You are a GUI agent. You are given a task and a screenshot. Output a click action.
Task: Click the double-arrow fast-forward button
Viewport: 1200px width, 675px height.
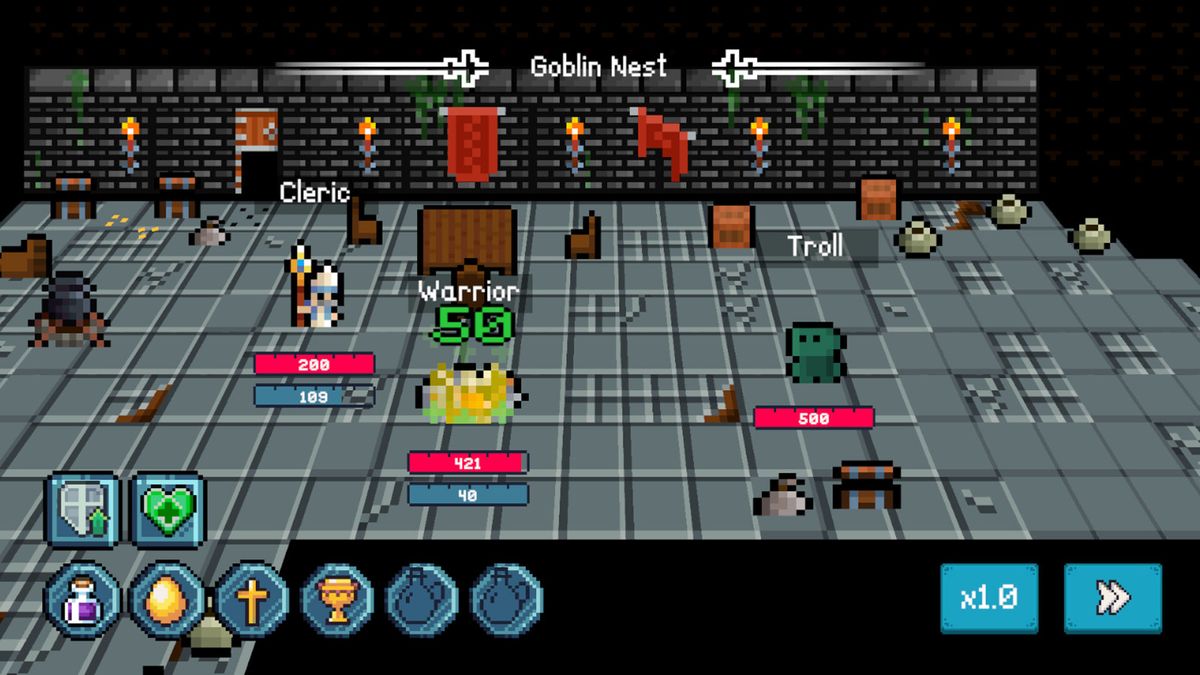[1112, 598]
